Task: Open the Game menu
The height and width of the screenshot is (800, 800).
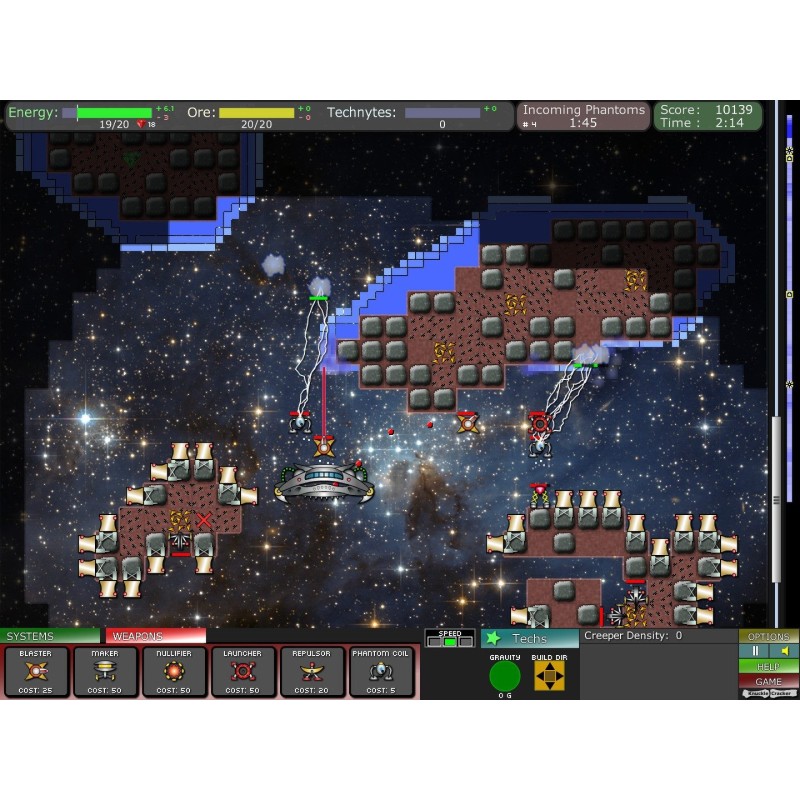Action: (768, 681)
